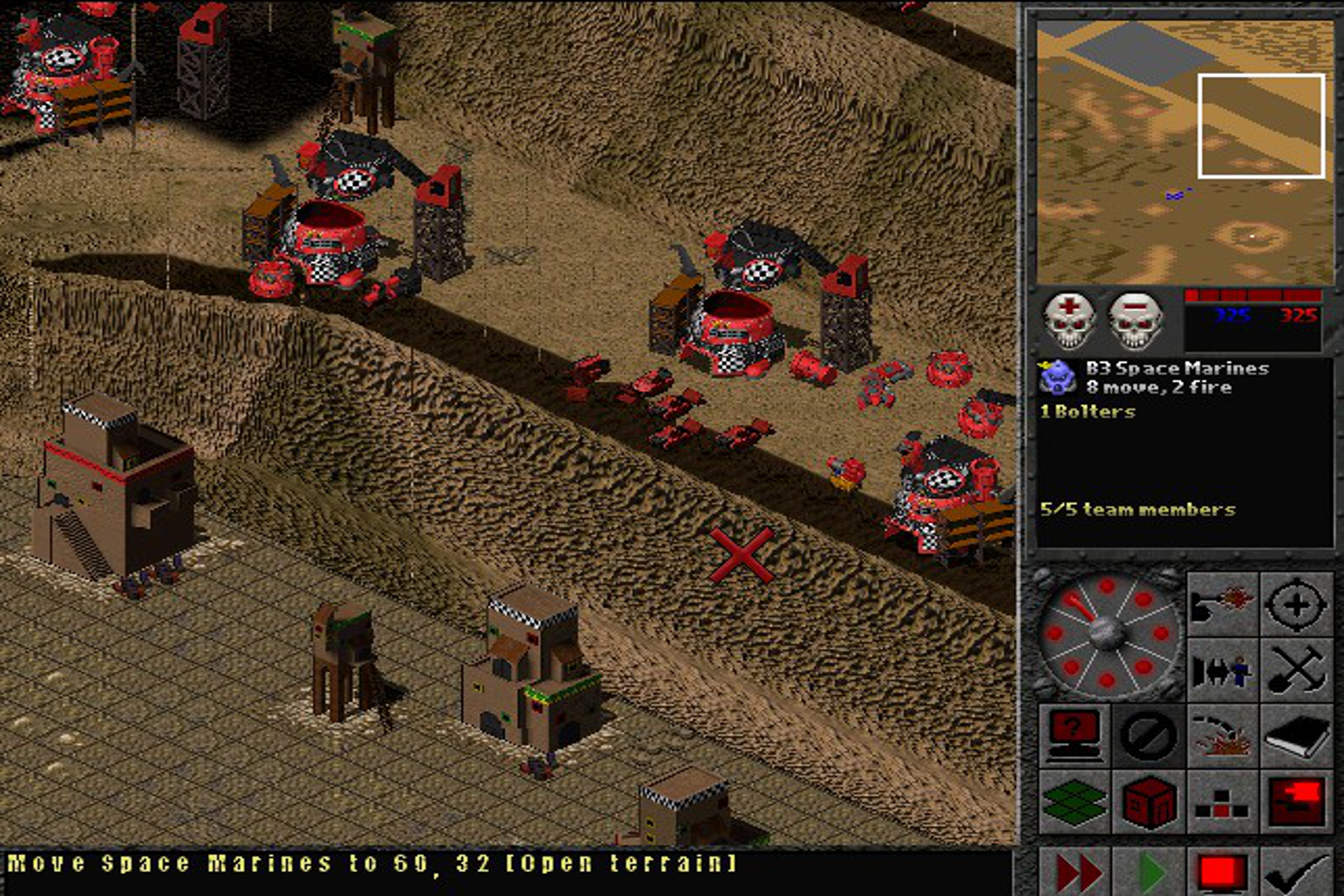Screen dimensions: 1344x896
Task: Choose the shovel and pickaxe dig-in button
Action: pos(1297,670)
